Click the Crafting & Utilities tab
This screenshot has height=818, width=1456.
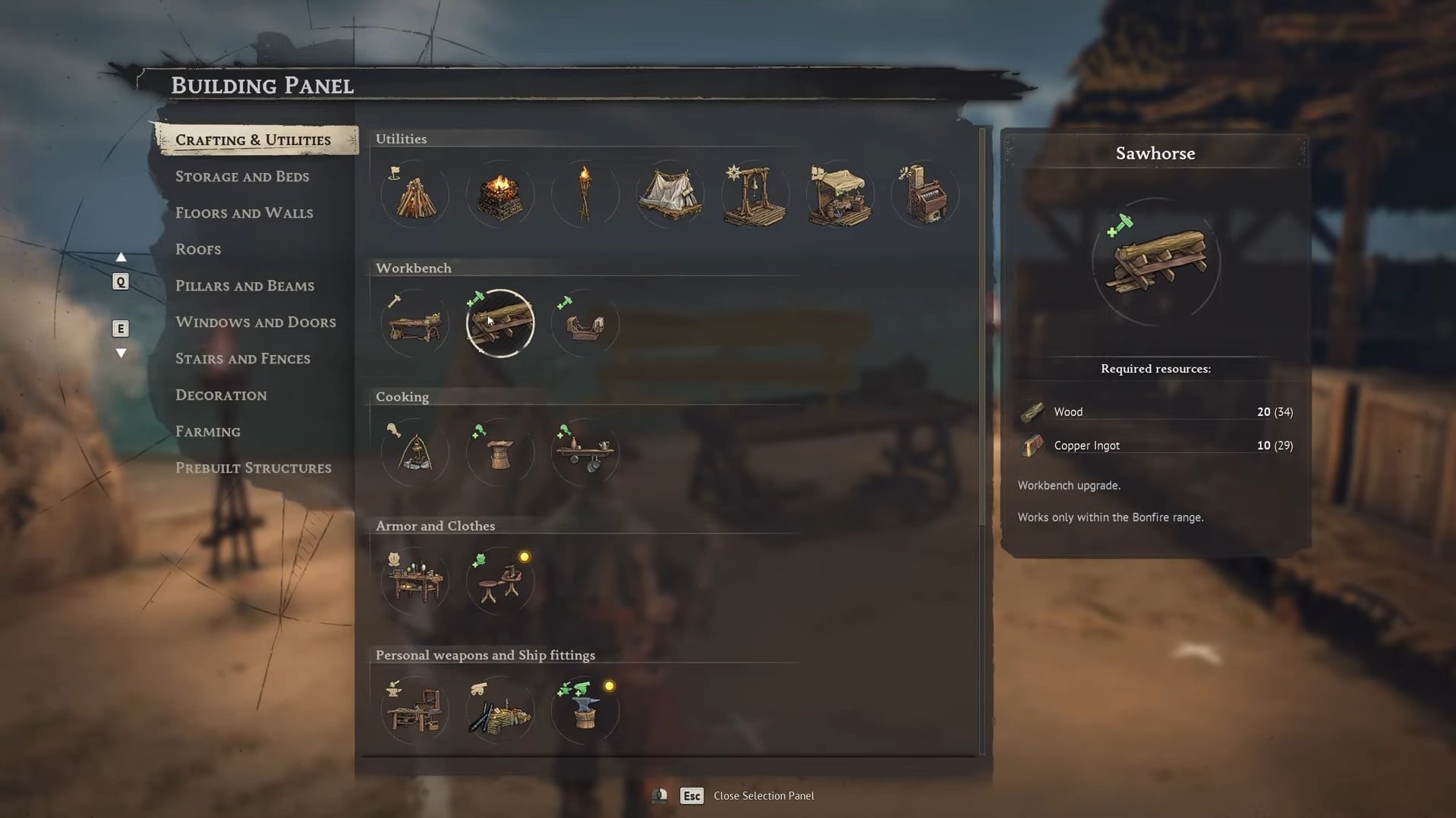point(253,140)
